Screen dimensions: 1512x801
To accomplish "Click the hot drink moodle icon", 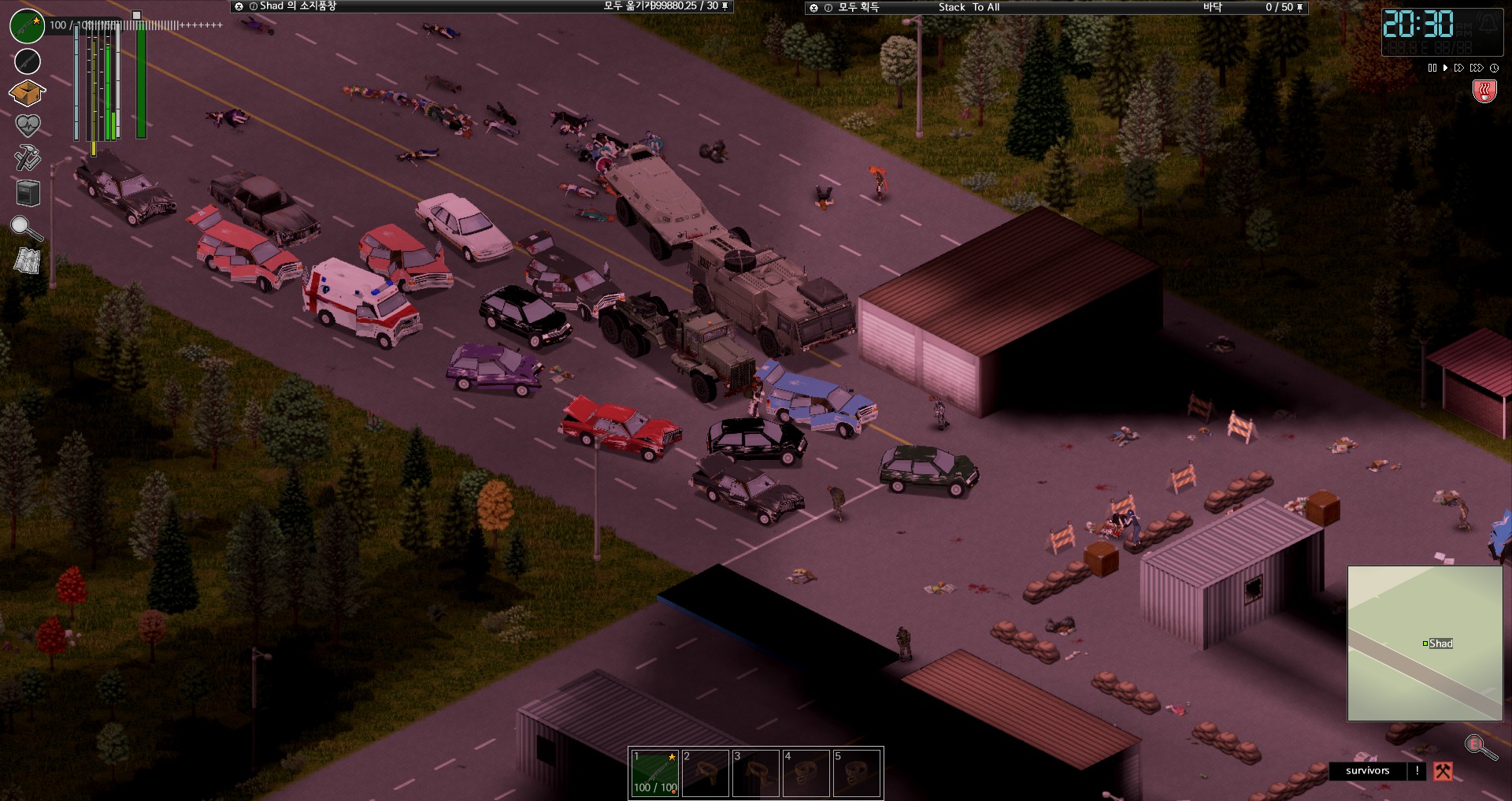I will [x=1484, y=92].
